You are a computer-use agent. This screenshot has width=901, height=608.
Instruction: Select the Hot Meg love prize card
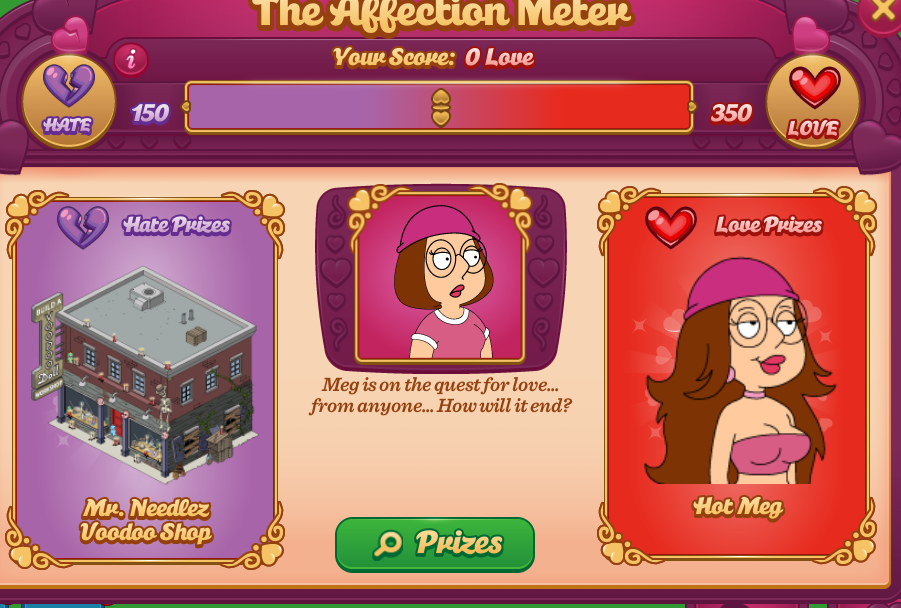pos(738,375)
